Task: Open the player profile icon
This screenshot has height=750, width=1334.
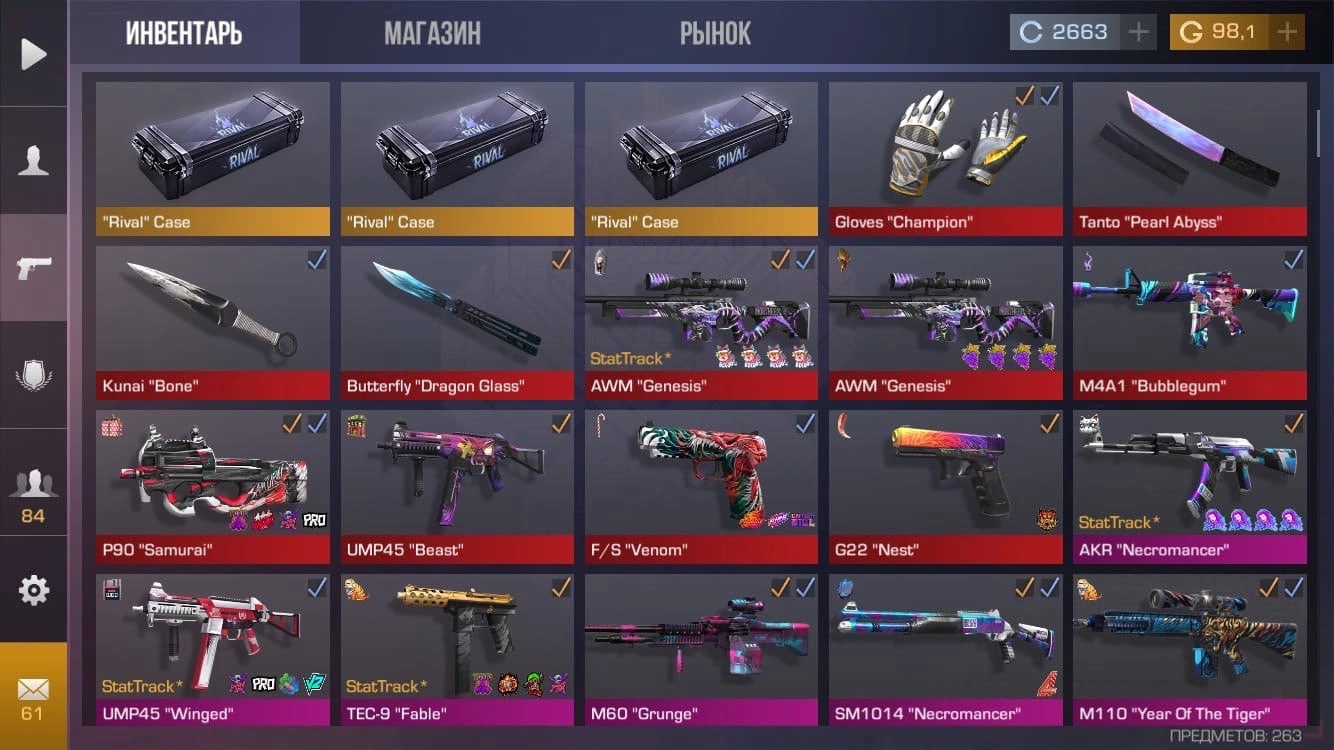Action: pyautogui.click(x=33, y=160)
